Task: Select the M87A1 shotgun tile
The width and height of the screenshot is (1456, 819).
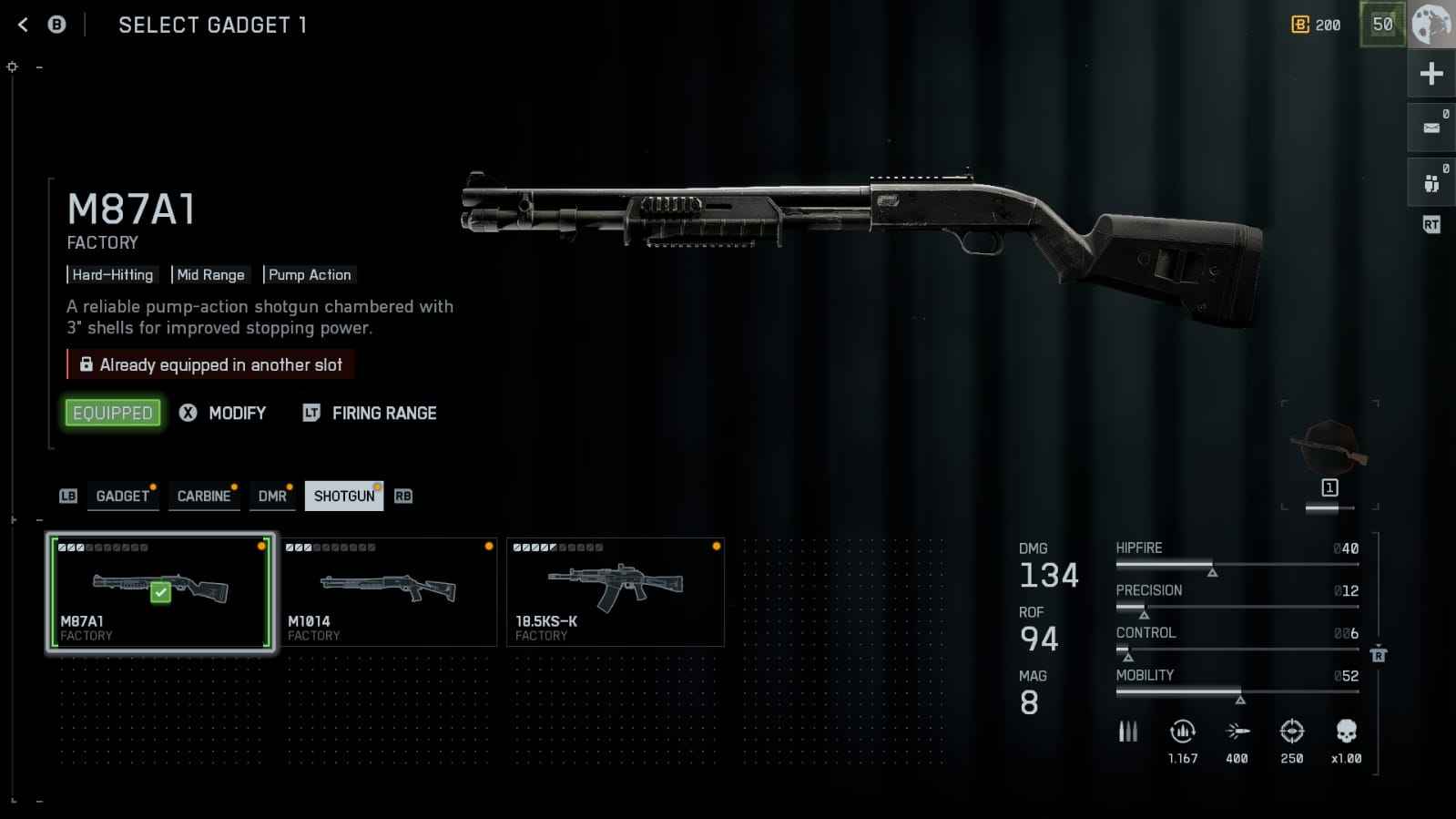Action: [160, 592]
